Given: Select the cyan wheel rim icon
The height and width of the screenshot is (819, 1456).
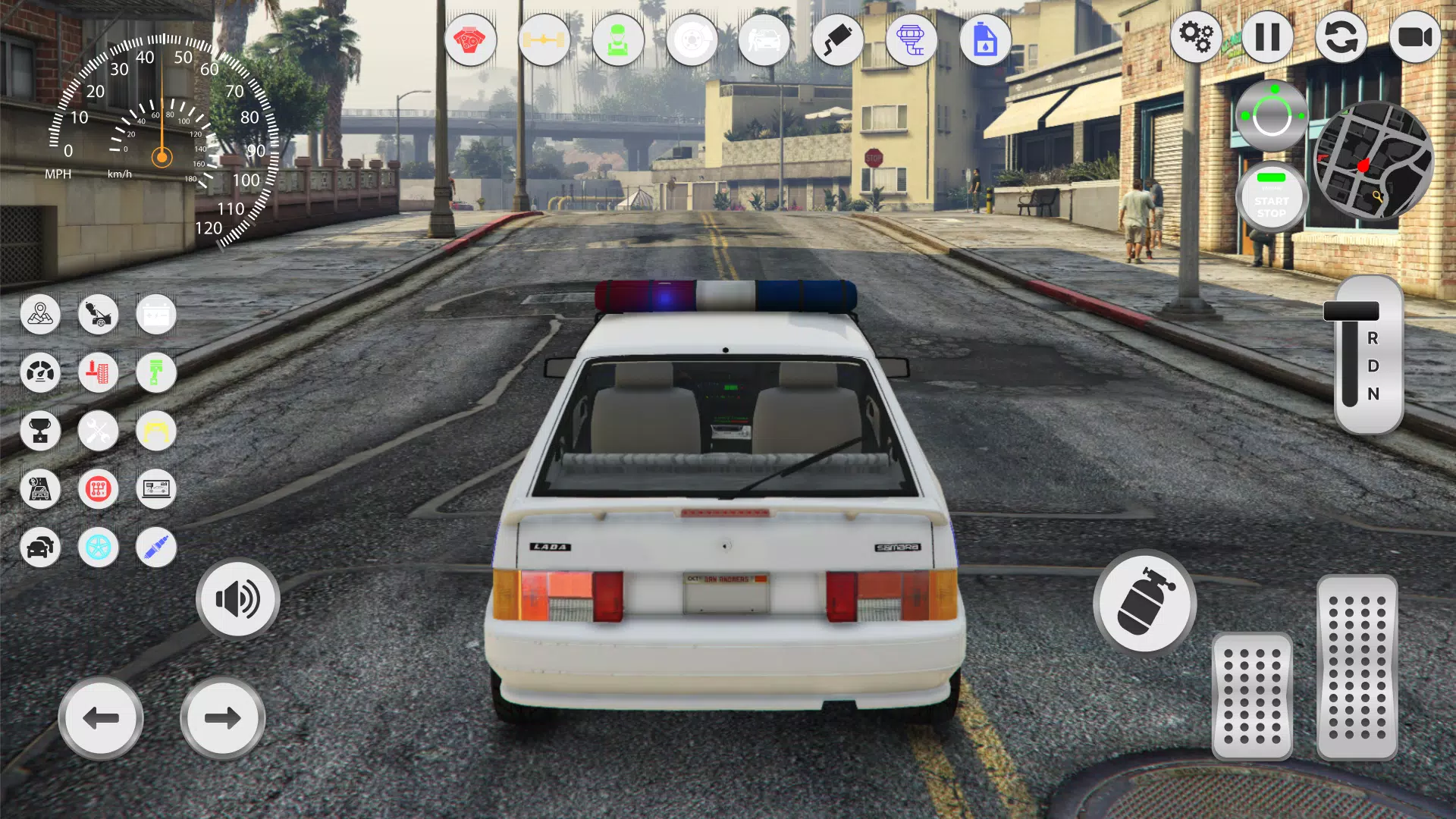Looking at the screenshot, I should [x=98, y=548].
